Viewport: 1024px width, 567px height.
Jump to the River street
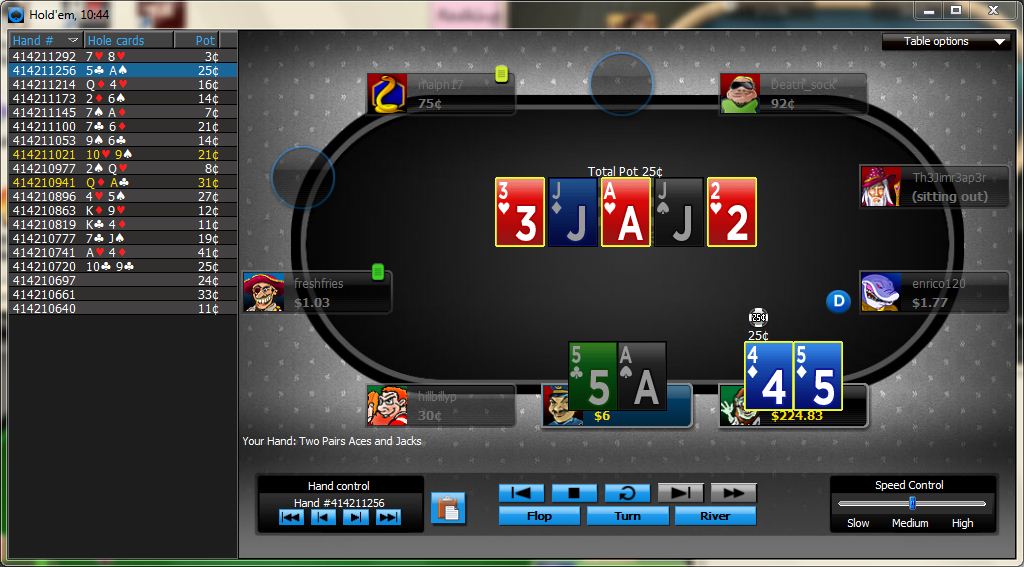tap(715, 516)
